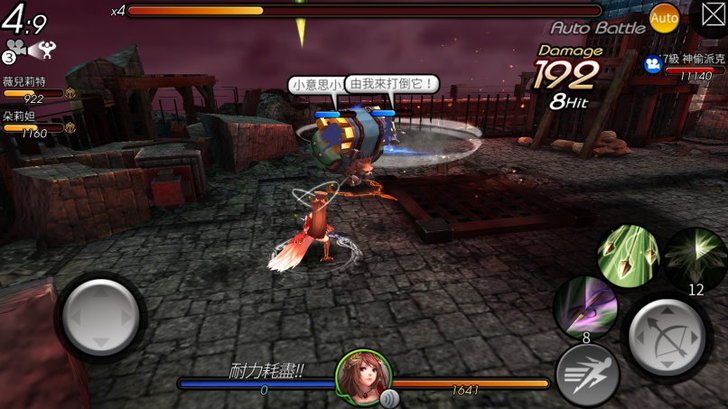Close the battle with the top-right X button

point(706,17)
